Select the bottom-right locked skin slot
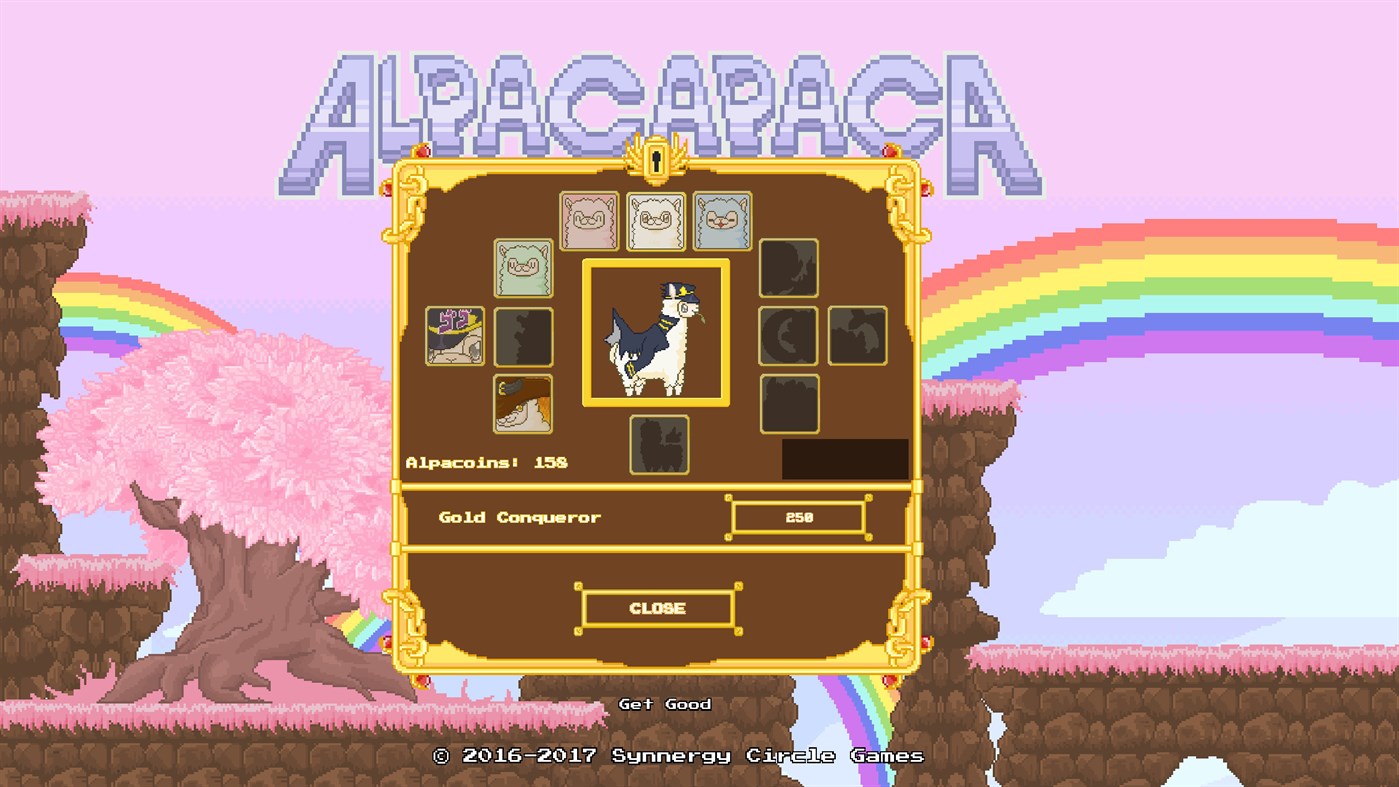Image resolution: width=1399 pixels, height=787 pixels. [788, 402]
